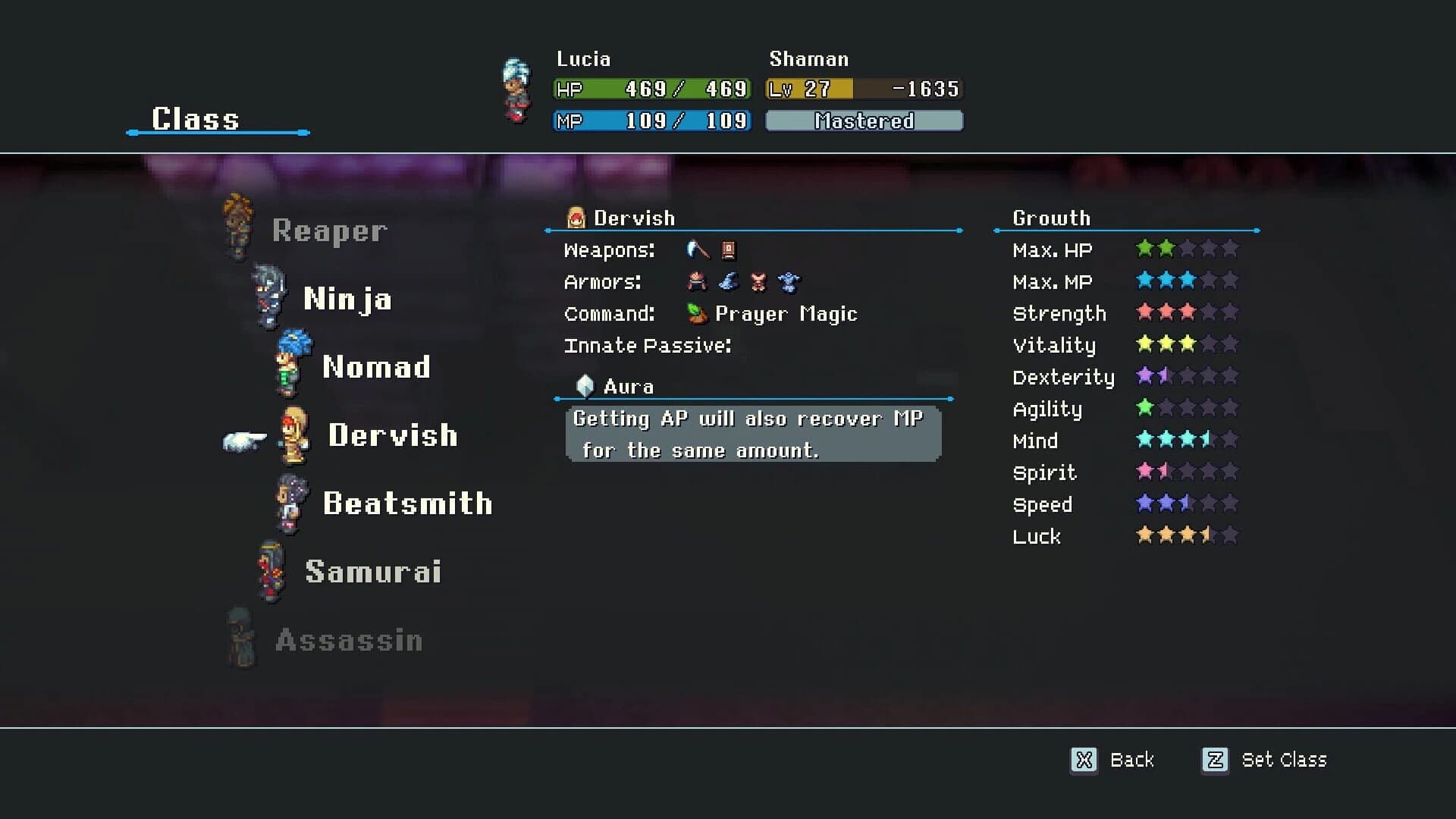The width and height of the screenshot is (1456, 819).
Task: Click the Class header tab
Action: [194, 118]
